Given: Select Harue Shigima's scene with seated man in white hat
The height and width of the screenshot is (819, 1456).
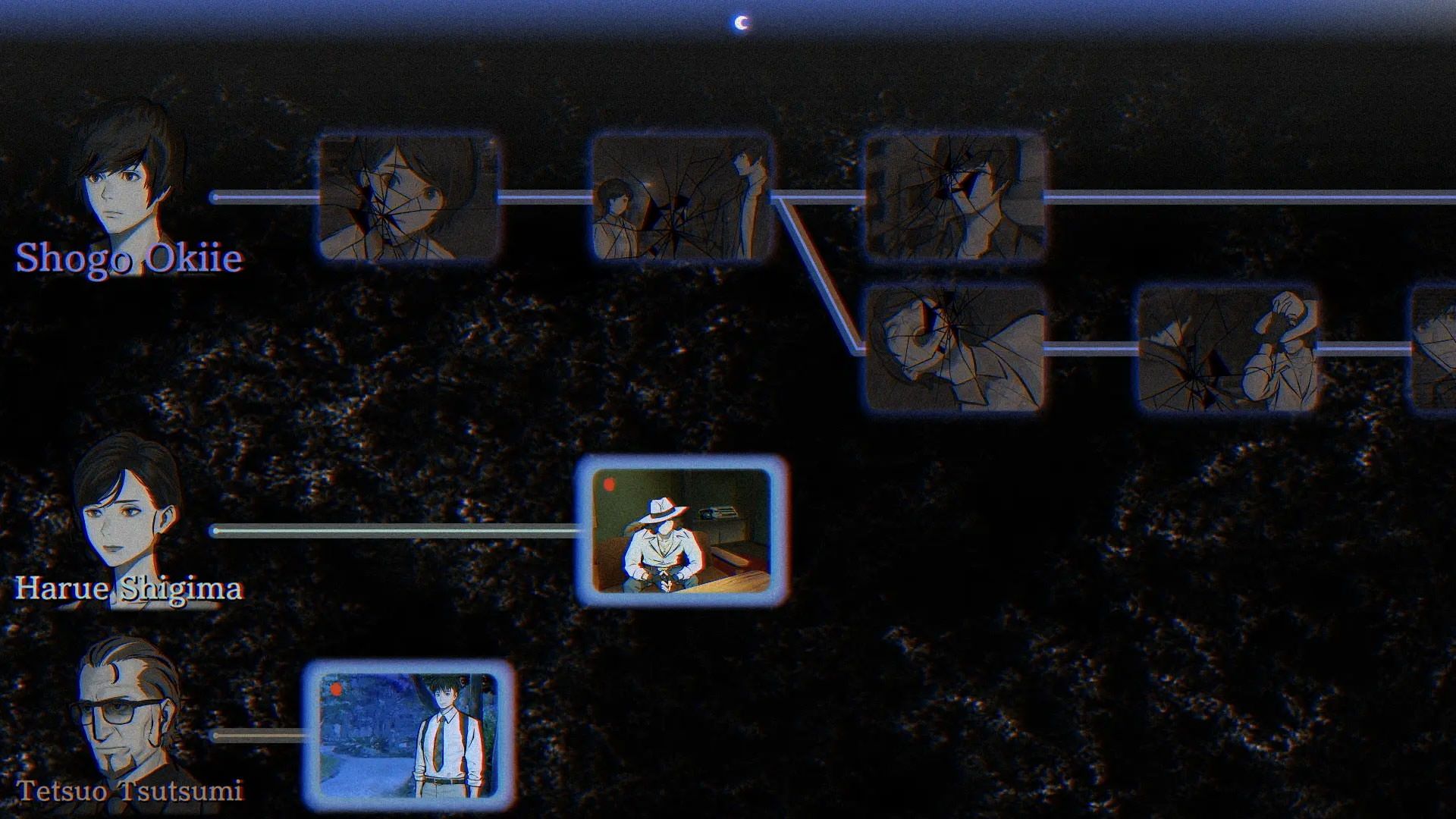Looking at the screenshot, I should pyautogui.click(x=681, y=531).
